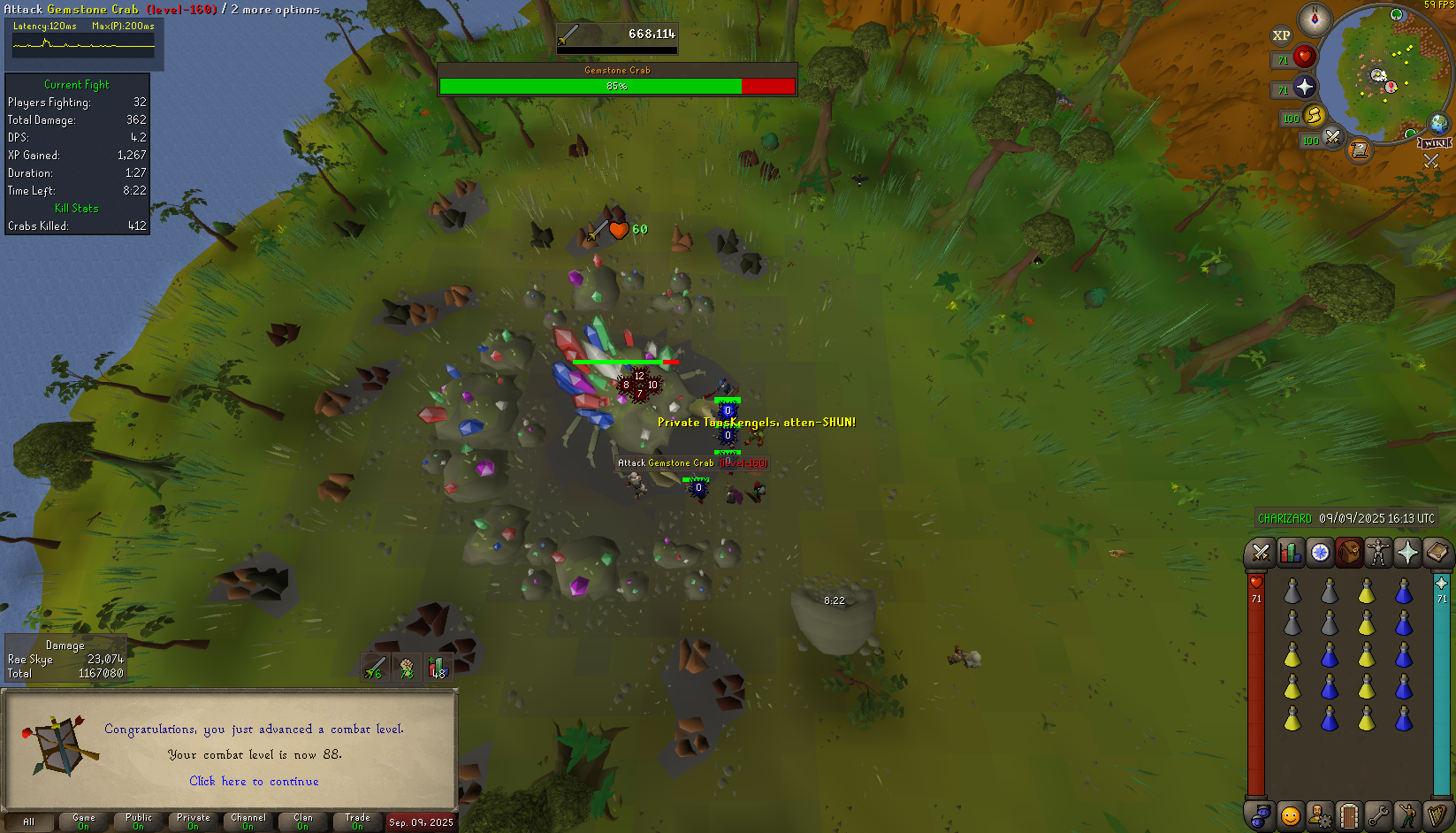Open the Friends List smiley tab

1290,815
